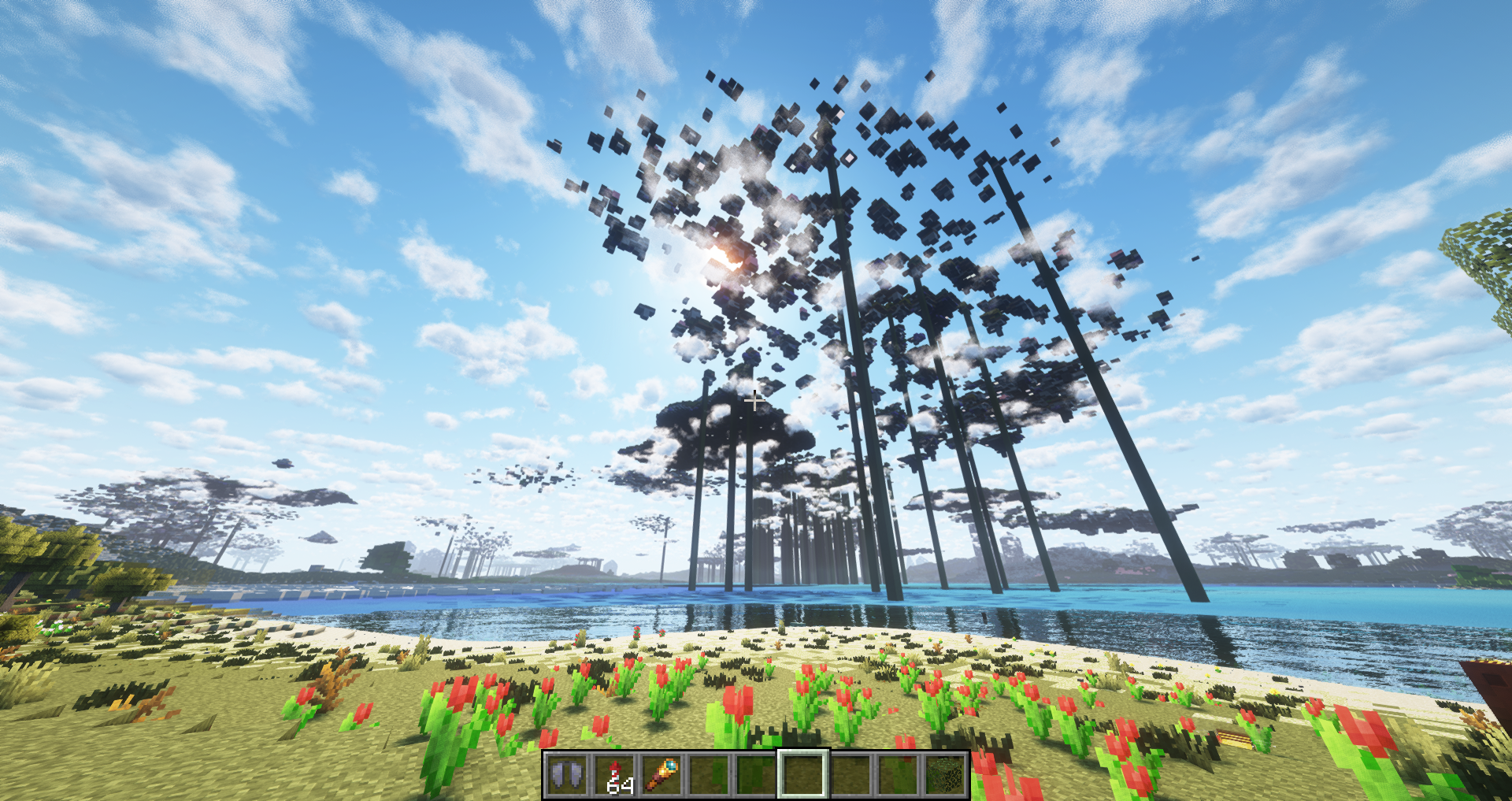Click the highlighted empty hotbar slot
Viewport: 1512px width, 801px height.
pos(802,774)
